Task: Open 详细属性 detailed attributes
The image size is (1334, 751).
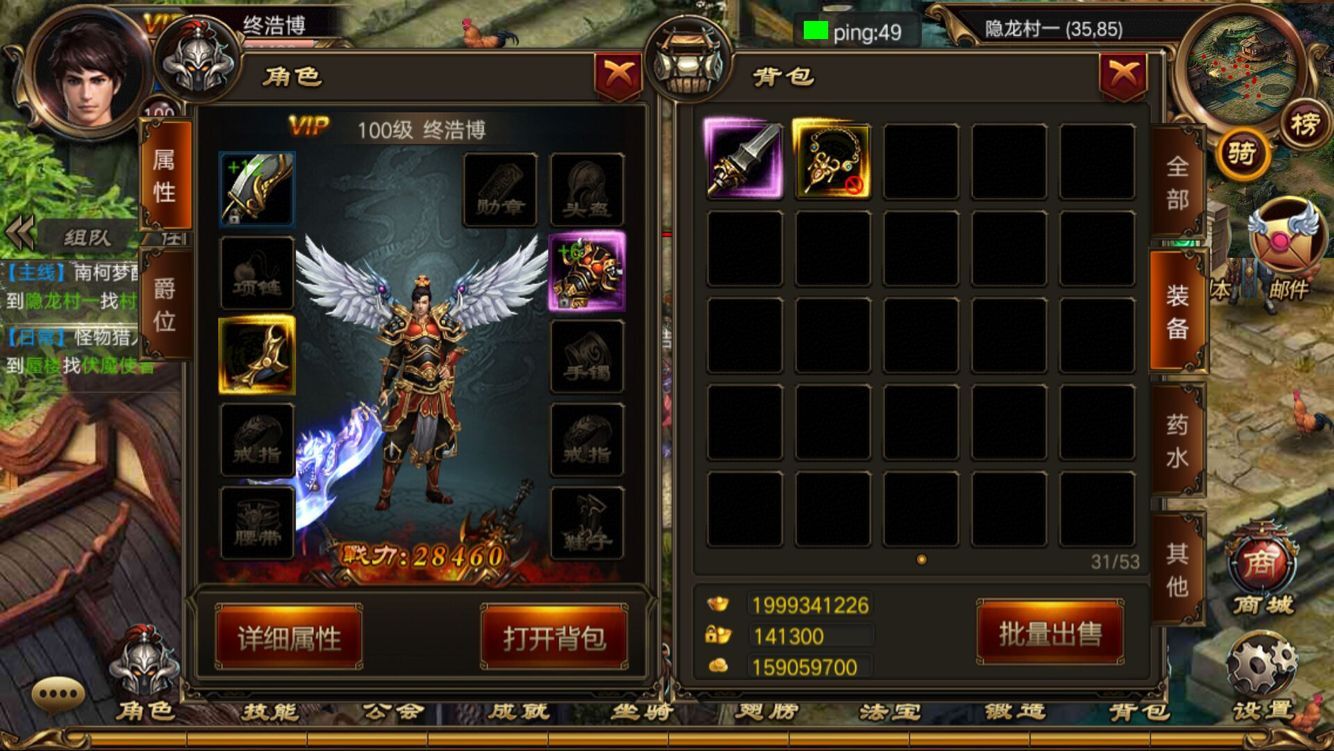Action: 289,637
